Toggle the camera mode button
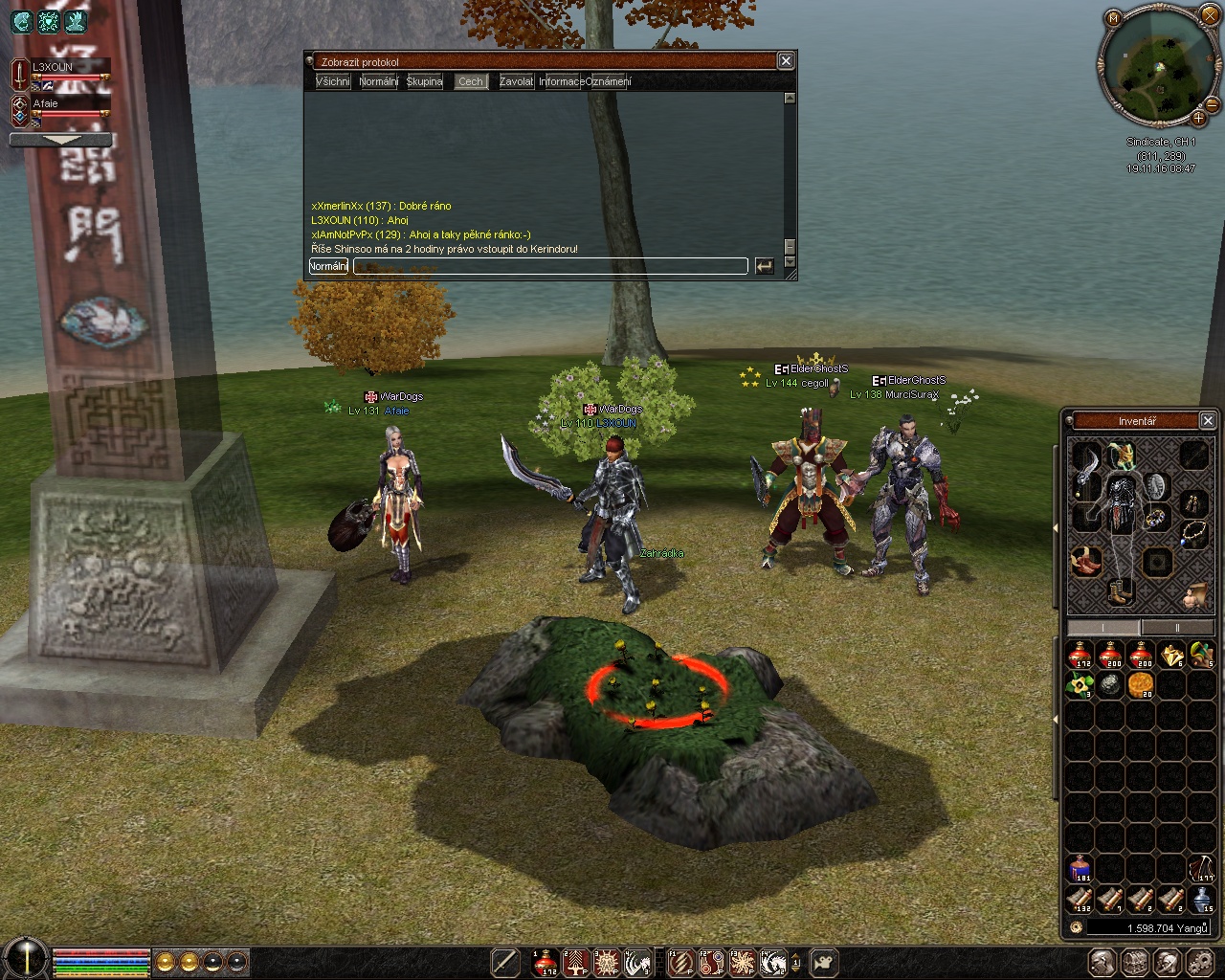The height and width of the screenshot is (980, 1225). (x=824, y=963)
